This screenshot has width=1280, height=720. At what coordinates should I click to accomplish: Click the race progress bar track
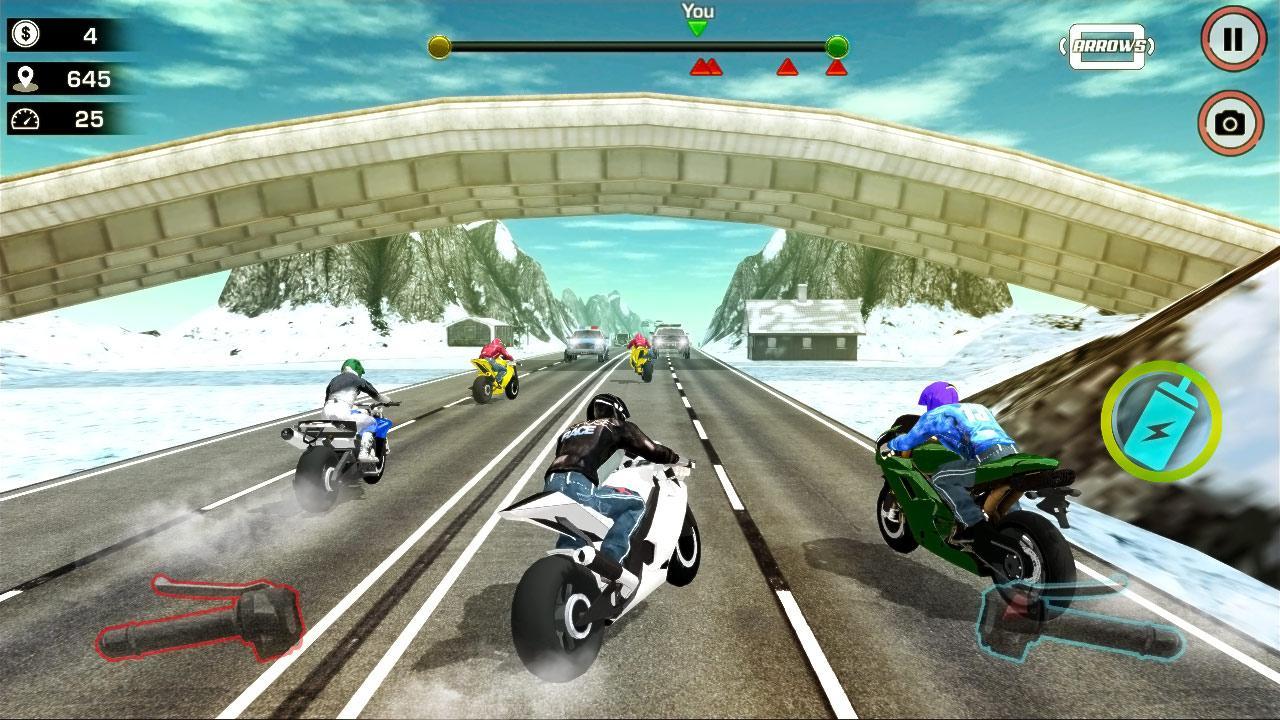tap(640, 44)
